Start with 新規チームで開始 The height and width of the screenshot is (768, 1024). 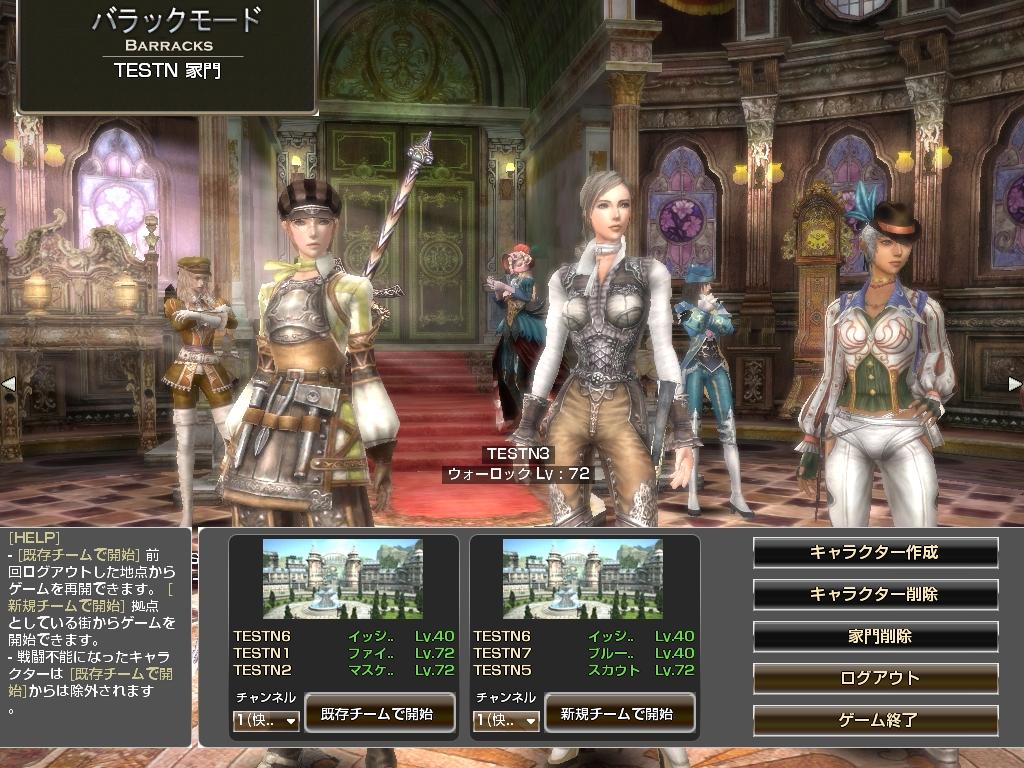pos(617,714)
